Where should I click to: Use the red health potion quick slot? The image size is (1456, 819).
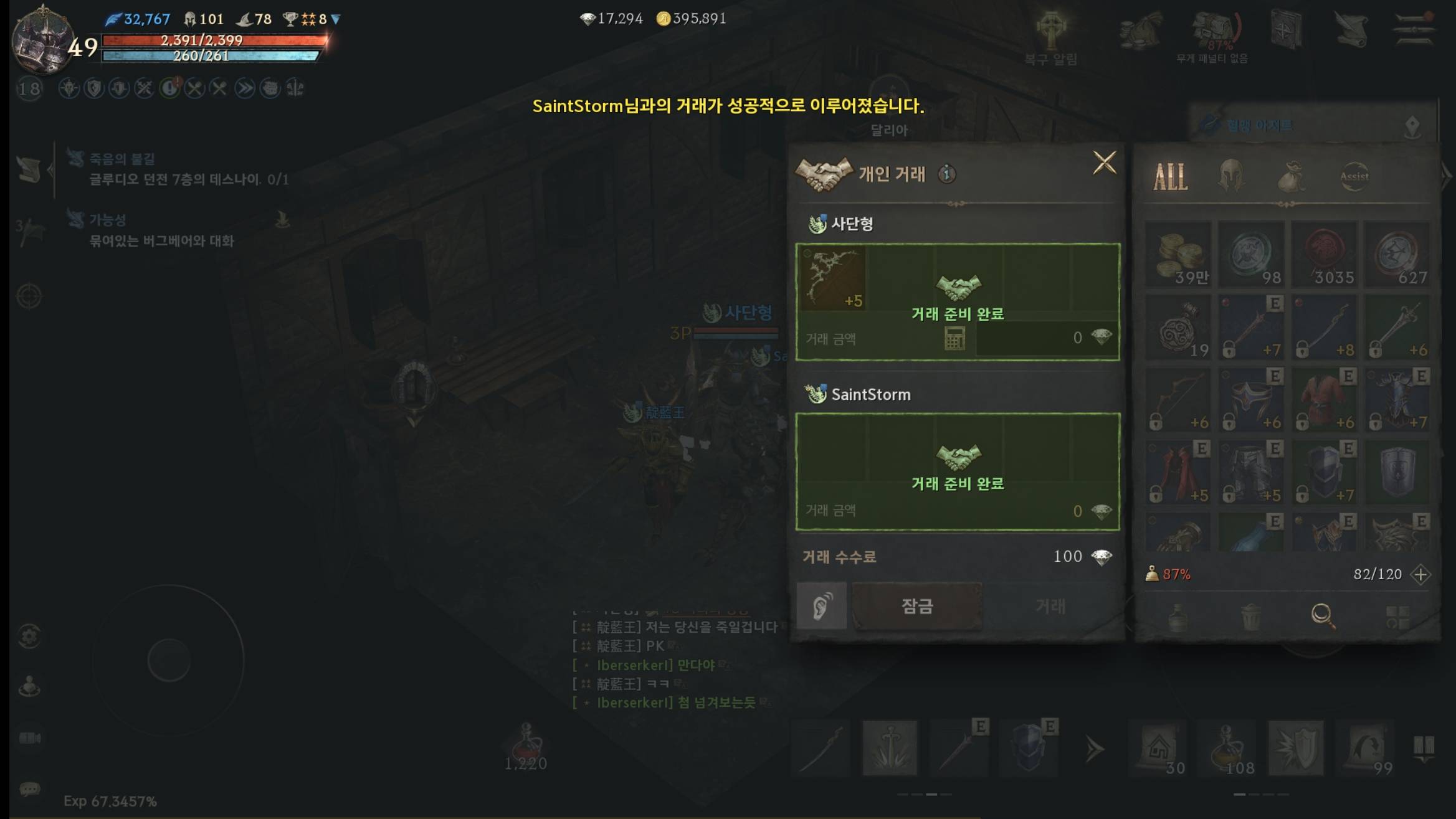click(x=526, y=746)
